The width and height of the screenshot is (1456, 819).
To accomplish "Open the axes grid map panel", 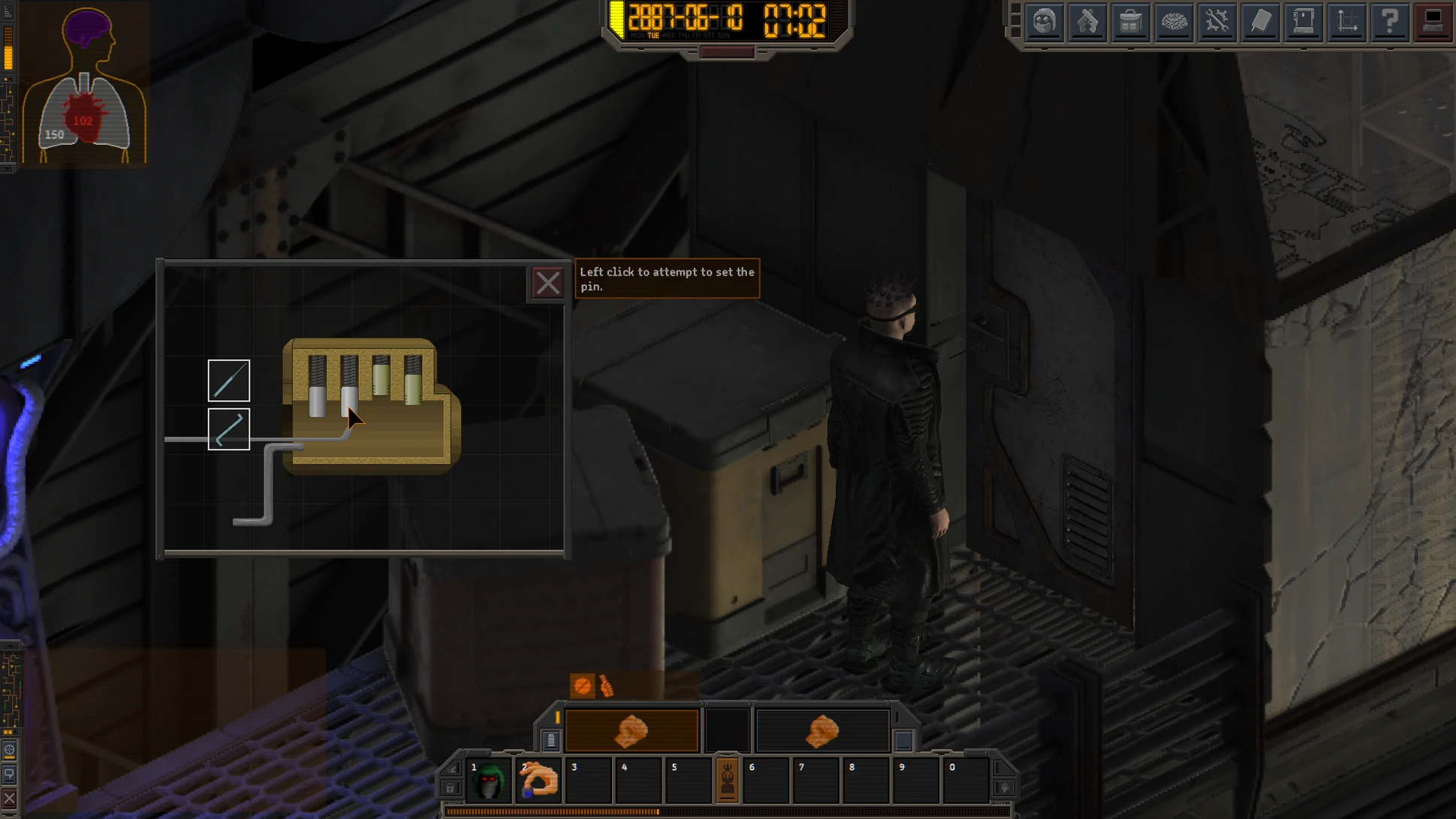I will (1346, 22).
